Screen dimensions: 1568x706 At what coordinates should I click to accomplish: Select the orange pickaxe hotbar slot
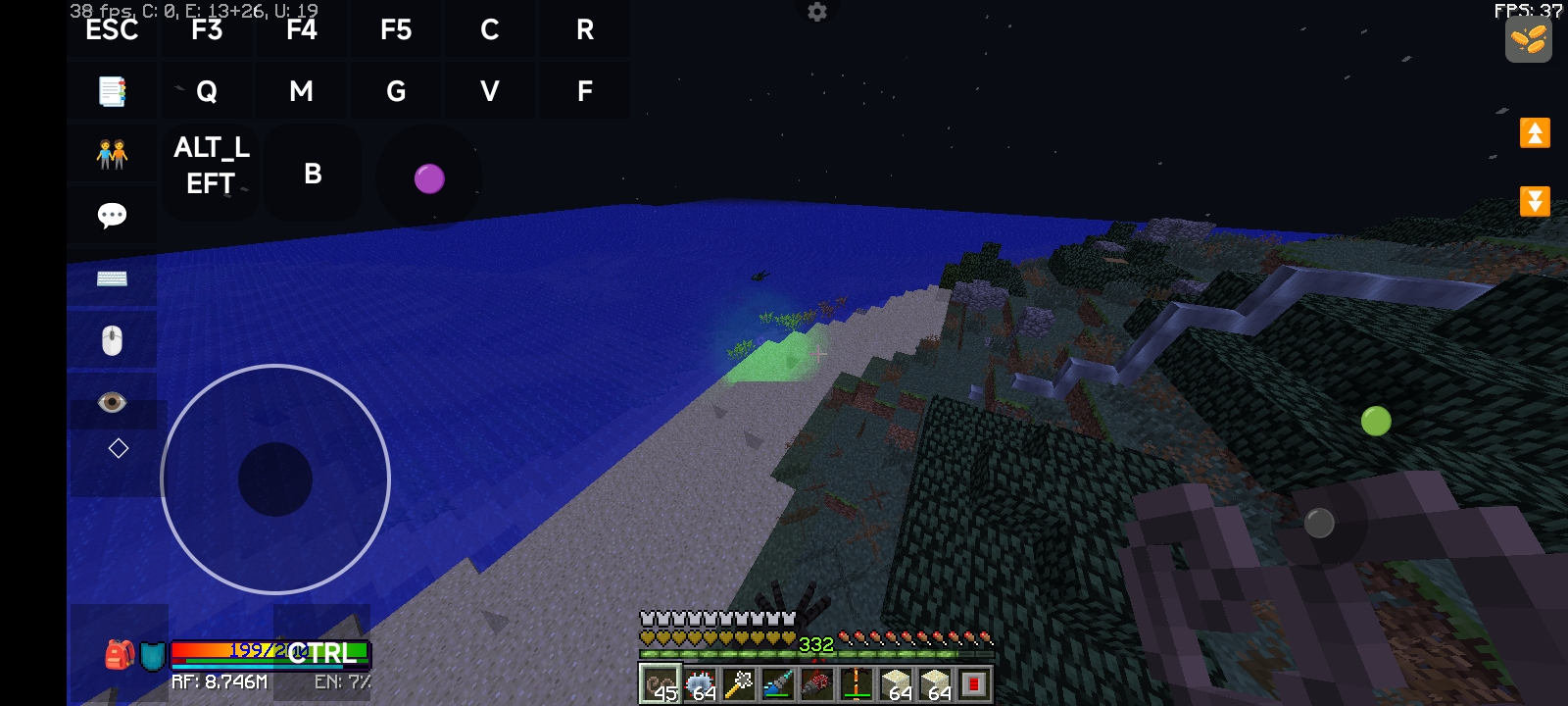(x=856, y=683)
